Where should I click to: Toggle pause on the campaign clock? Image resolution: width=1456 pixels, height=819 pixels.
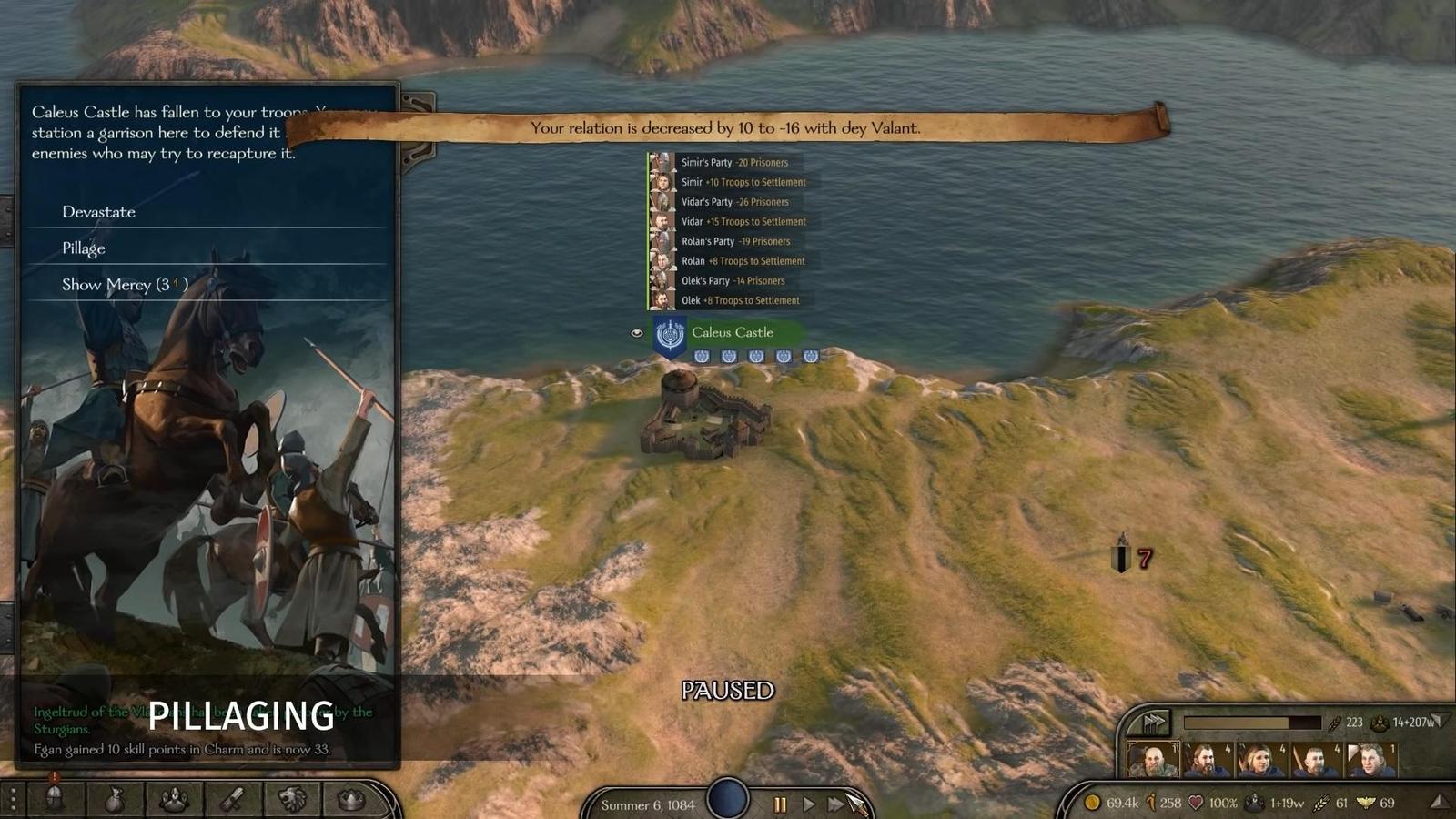tap(780, 804)
